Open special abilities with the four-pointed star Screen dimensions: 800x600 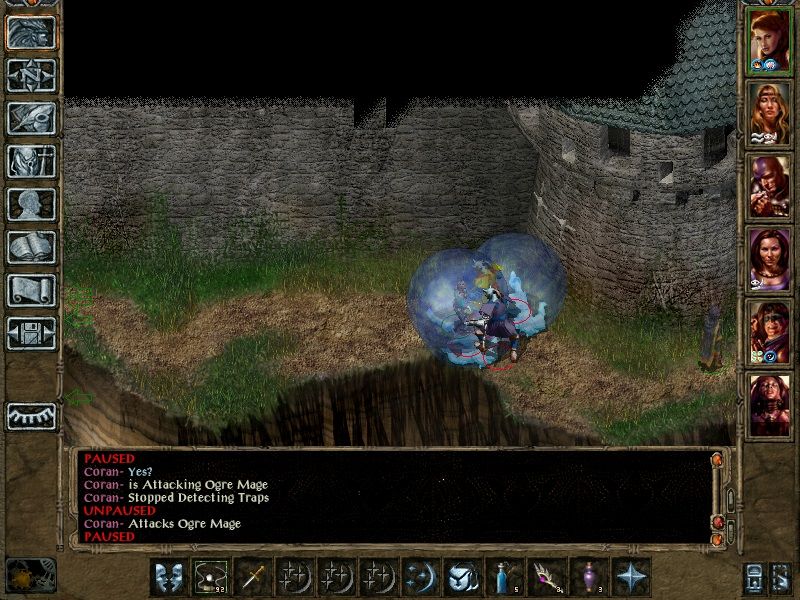[x=632, y=577]
